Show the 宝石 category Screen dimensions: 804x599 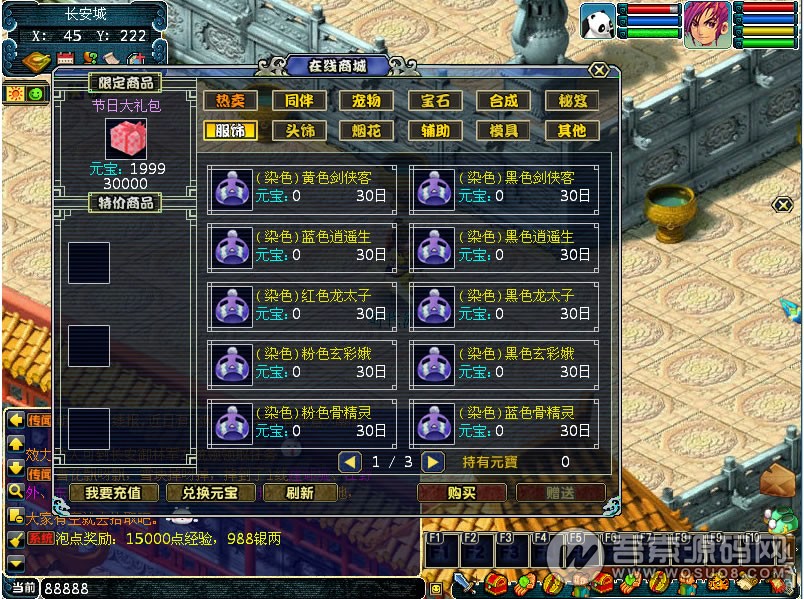point(435,101)
